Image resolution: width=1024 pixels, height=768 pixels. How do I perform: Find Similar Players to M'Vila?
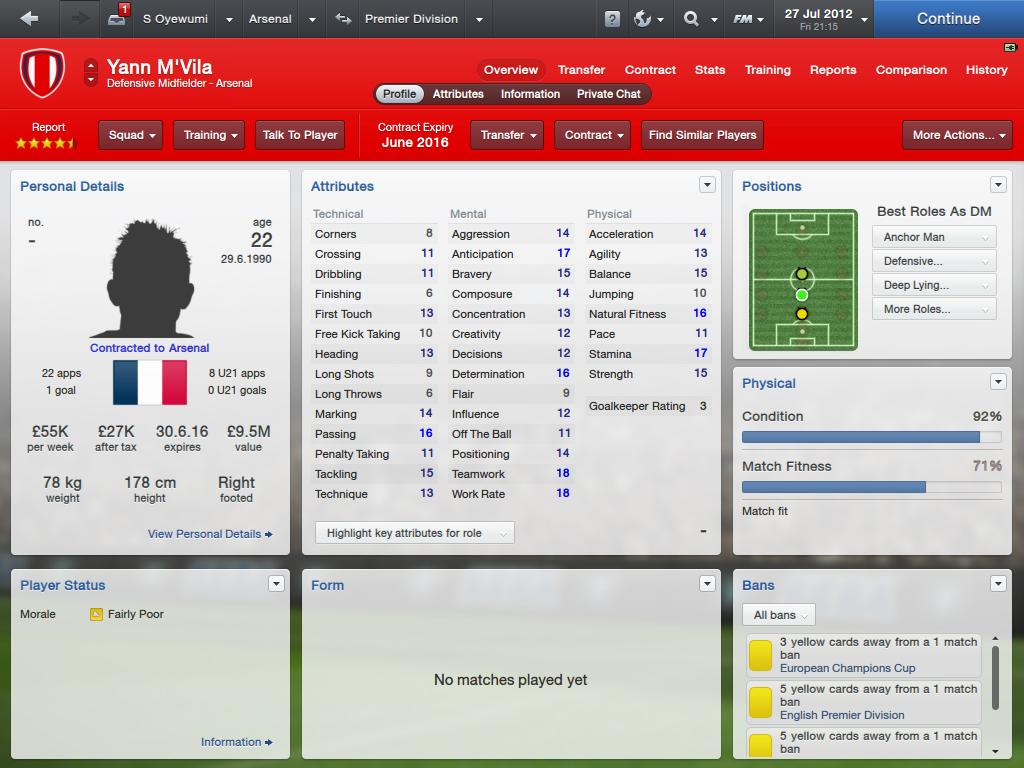[702, 135]
